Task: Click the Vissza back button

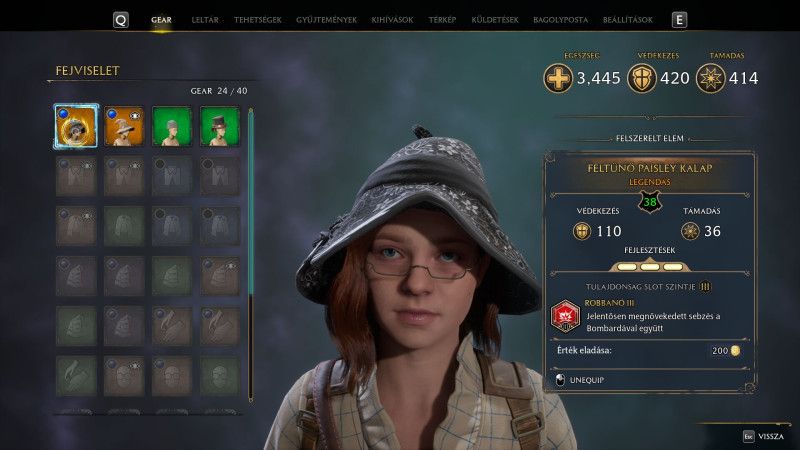Action: click(x=765, y=436)
